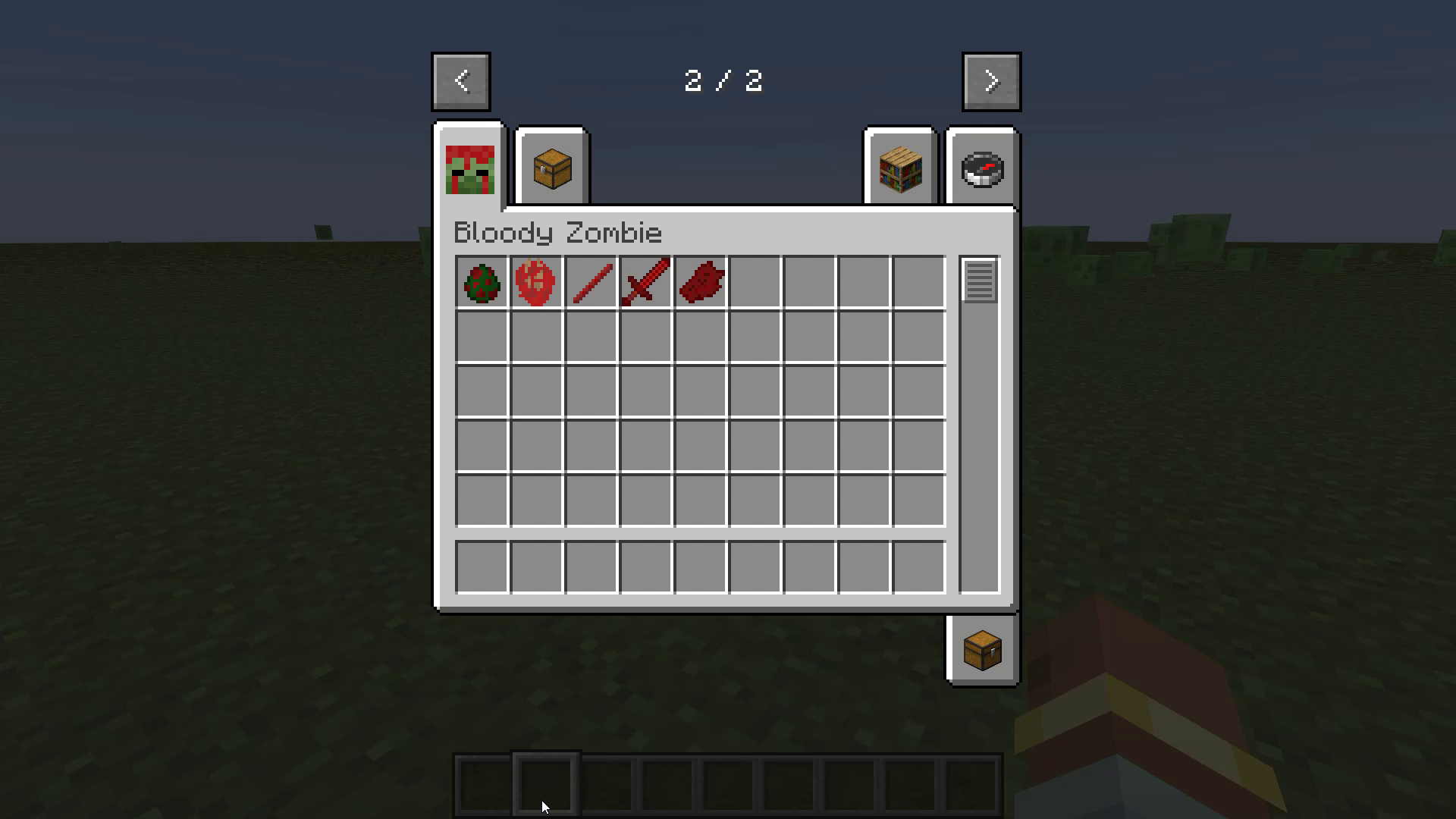Select the empty slot beside the bloody flesh

tap(755, 283)
